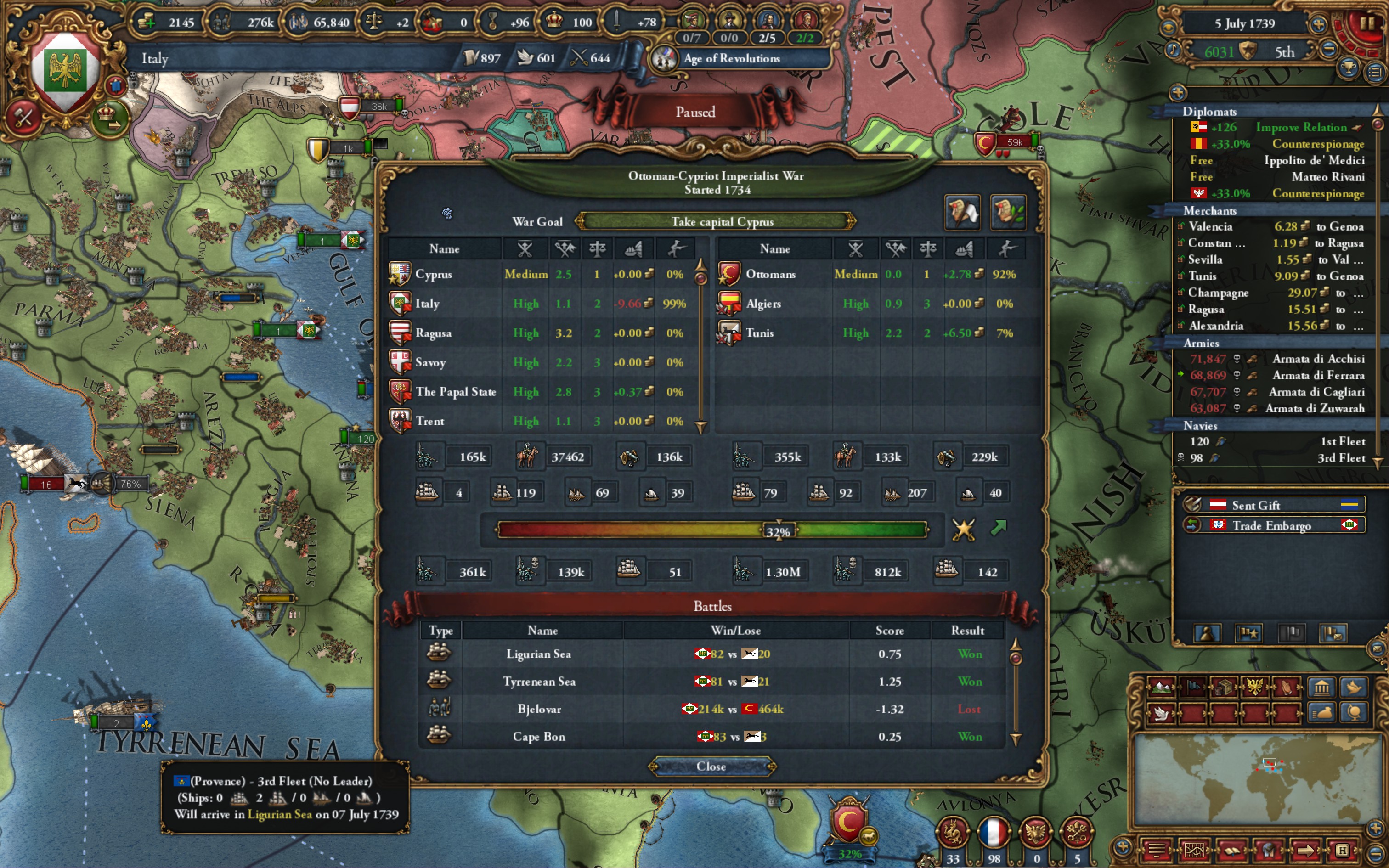Viewport: 1389px width, 868px height.
Task: Open trade goods map mode
Action: point(1223,687)
